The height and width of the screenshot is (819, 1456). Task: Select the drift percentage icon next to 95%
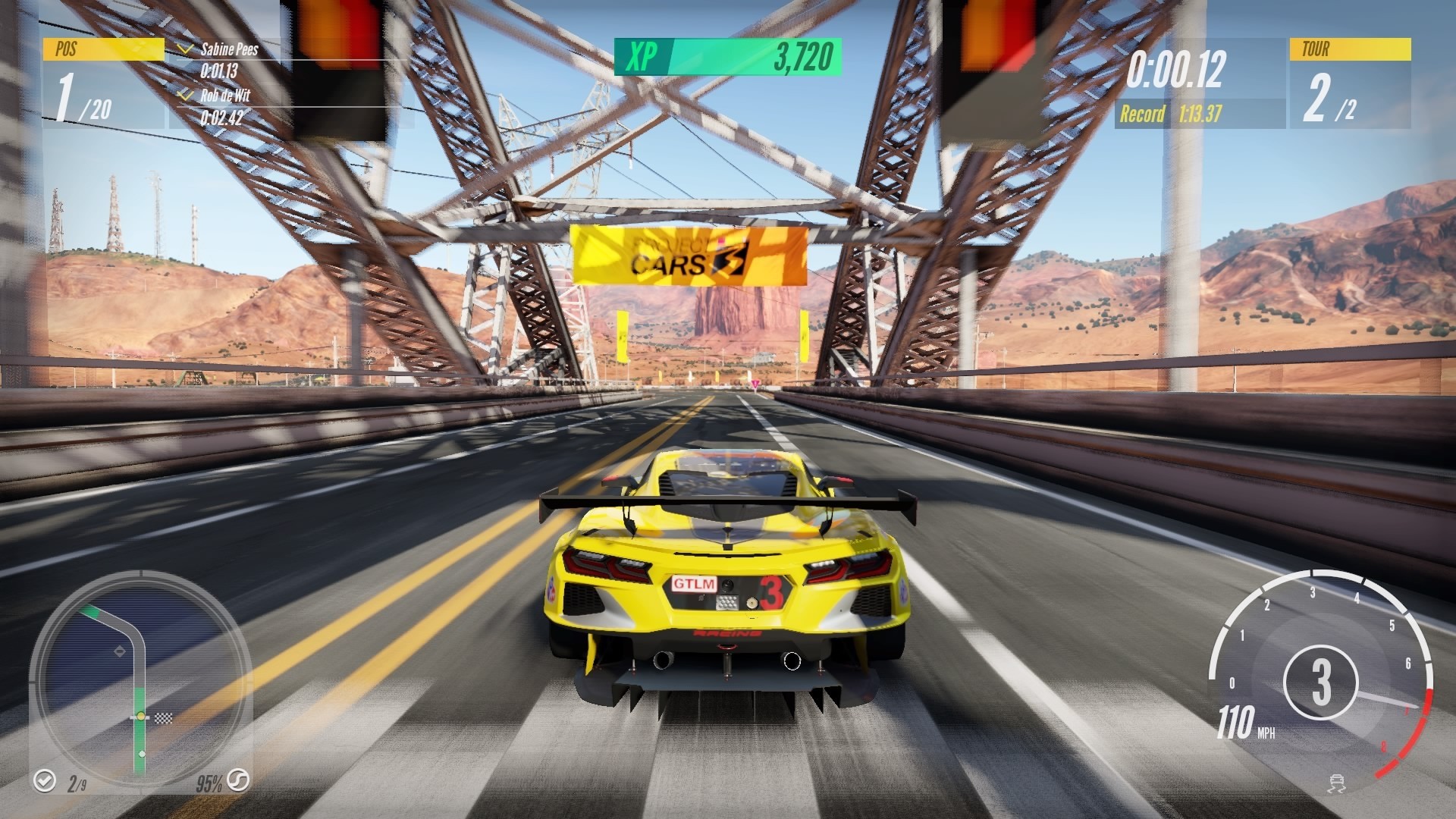coord(237,783)
